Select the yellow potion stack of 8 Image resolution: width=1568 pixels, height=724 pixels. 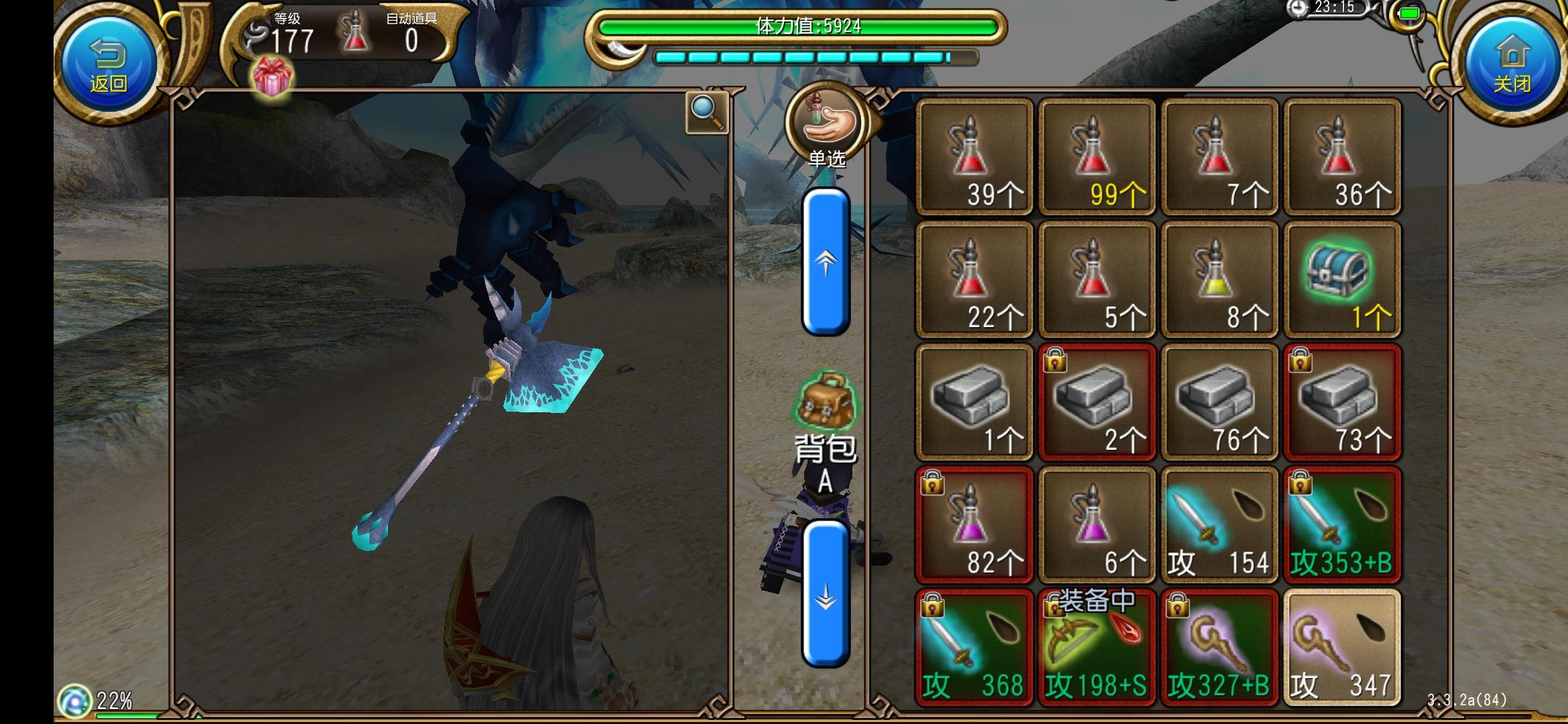[x=1220, y=278]
